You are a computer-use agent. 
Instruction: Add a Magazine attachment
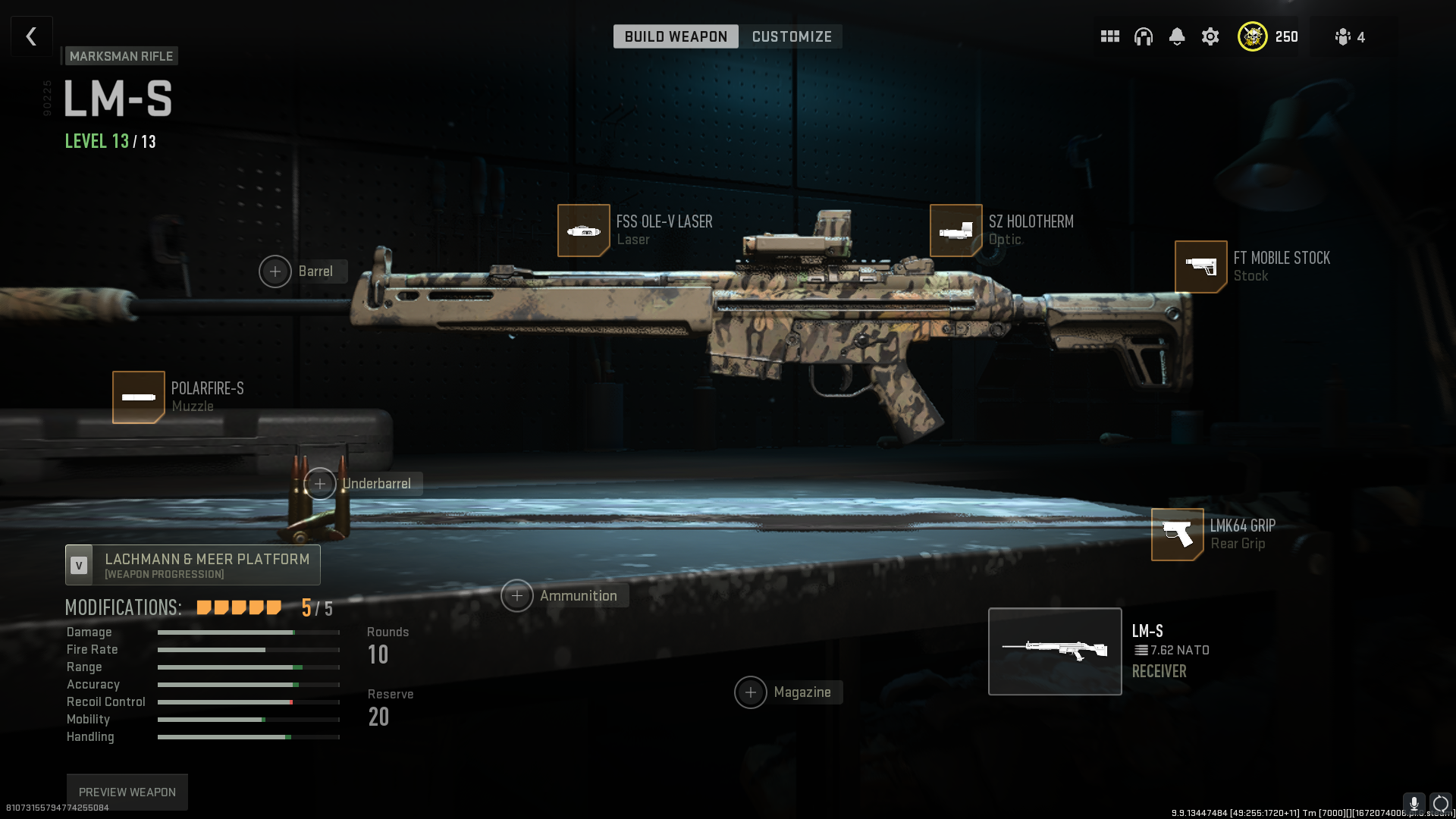coord(751,692)
